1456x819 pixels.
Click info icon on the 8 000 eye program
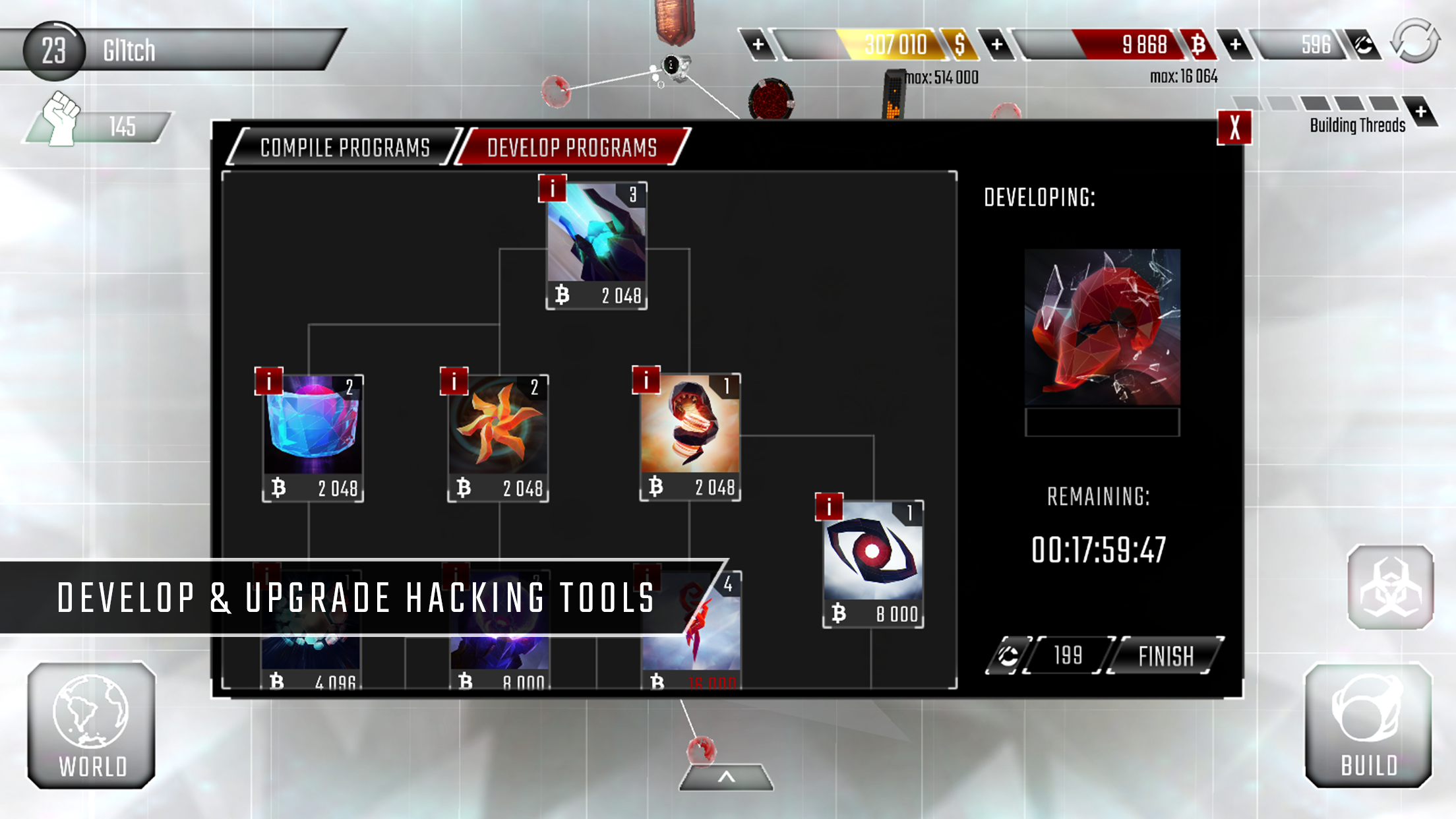click(x=828, y=508)
